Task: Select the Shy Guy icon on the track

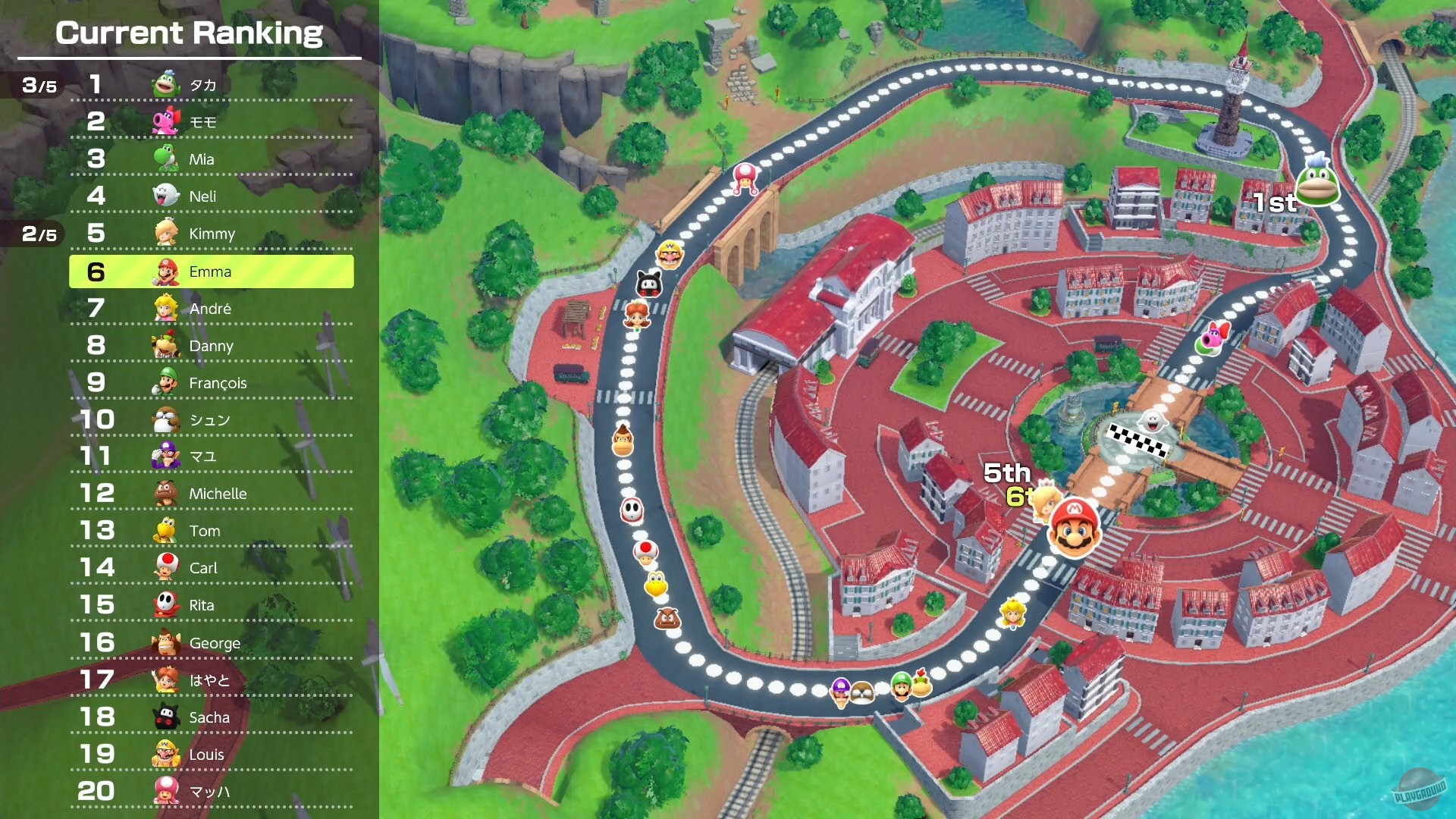Action: pyautogui.click(x=631, y=511)
